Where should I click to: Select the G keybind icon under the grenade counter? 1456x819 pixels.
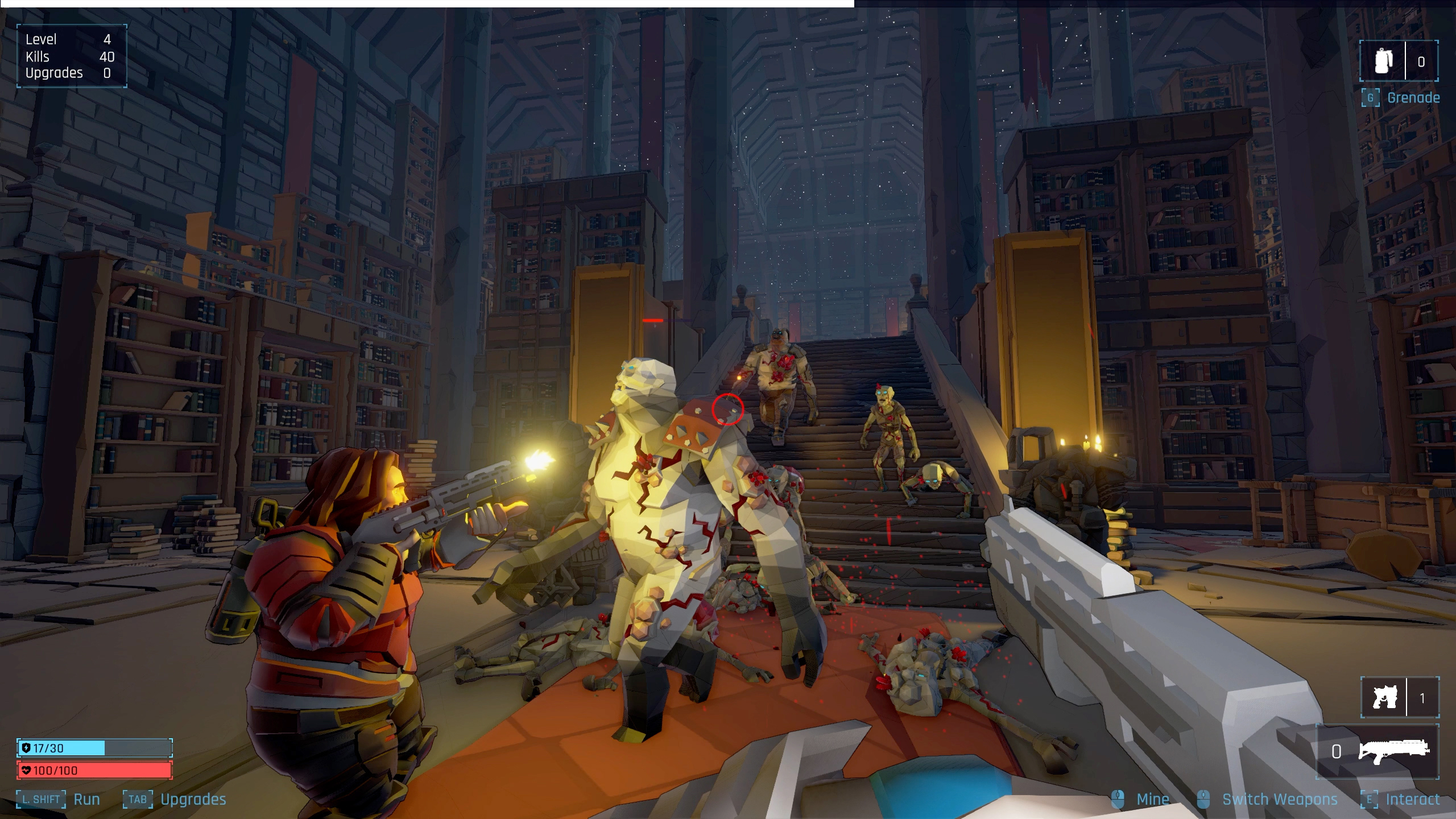tap(1370, 97)
